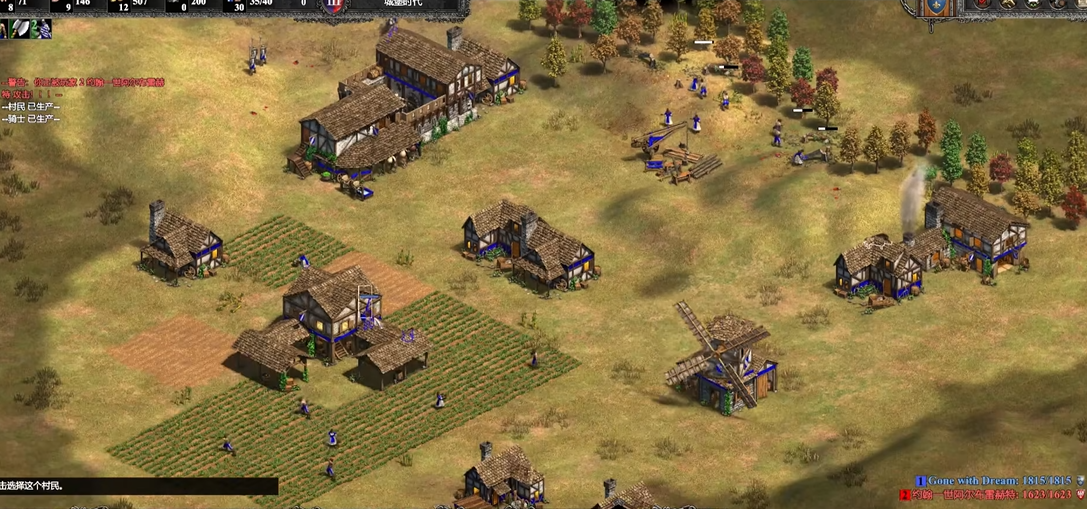Select the knight control group icon
1087x509 pixels.
pos(40,30)
